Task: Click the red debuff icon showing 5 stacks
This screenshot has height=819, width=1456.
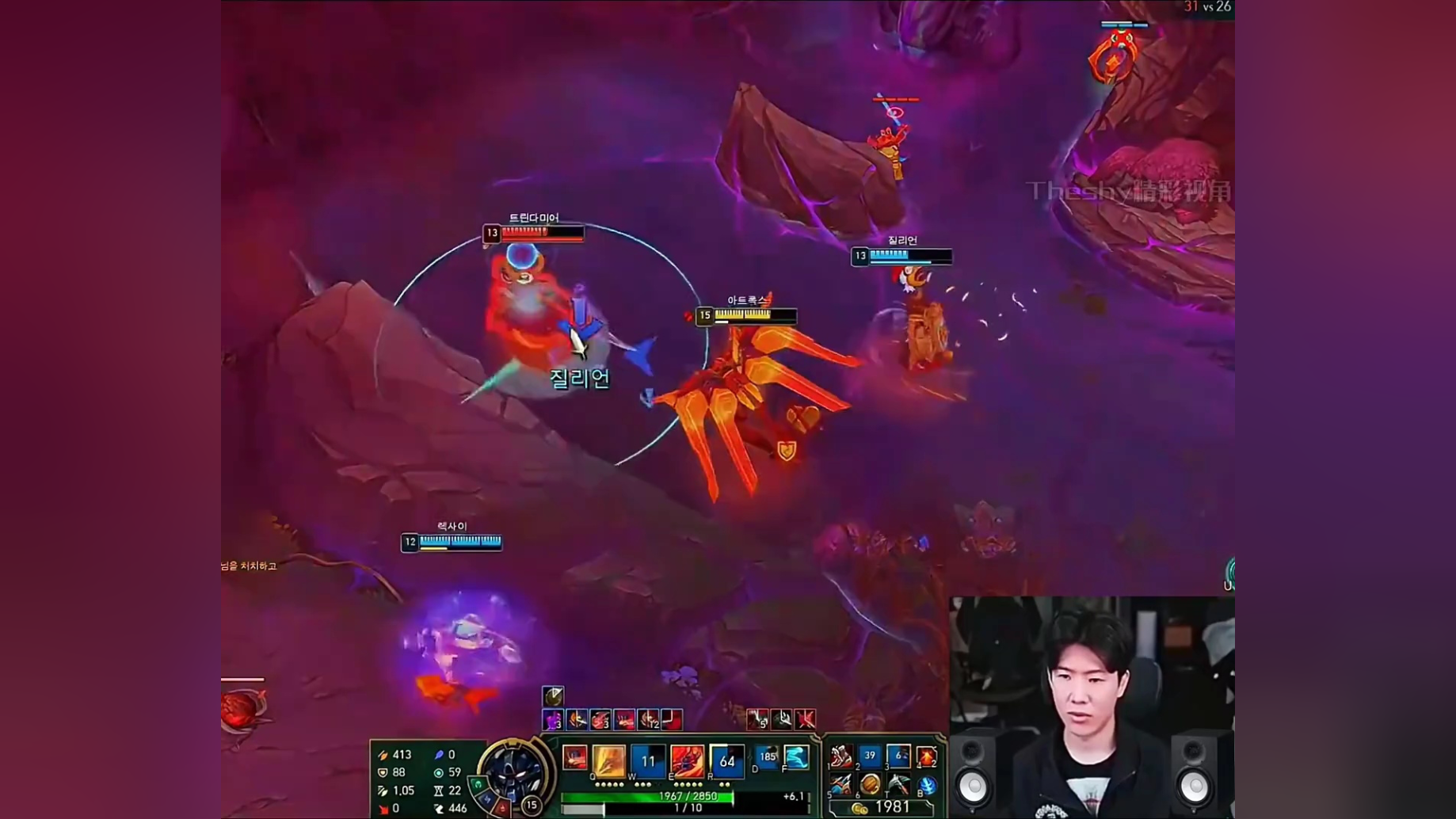Action: pos(758,718)
